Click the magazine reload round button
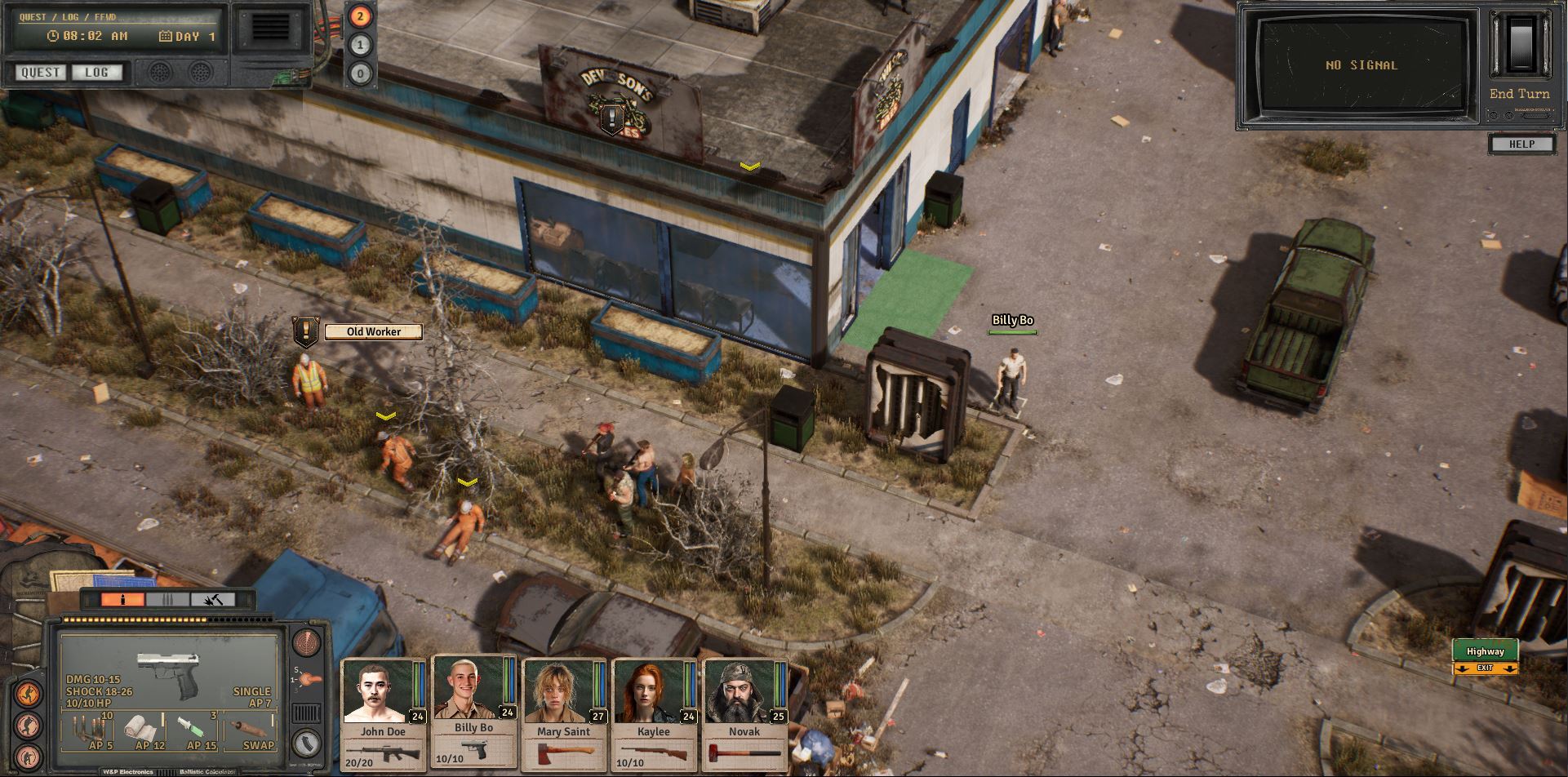1568x777 pixels. [306, 744]
